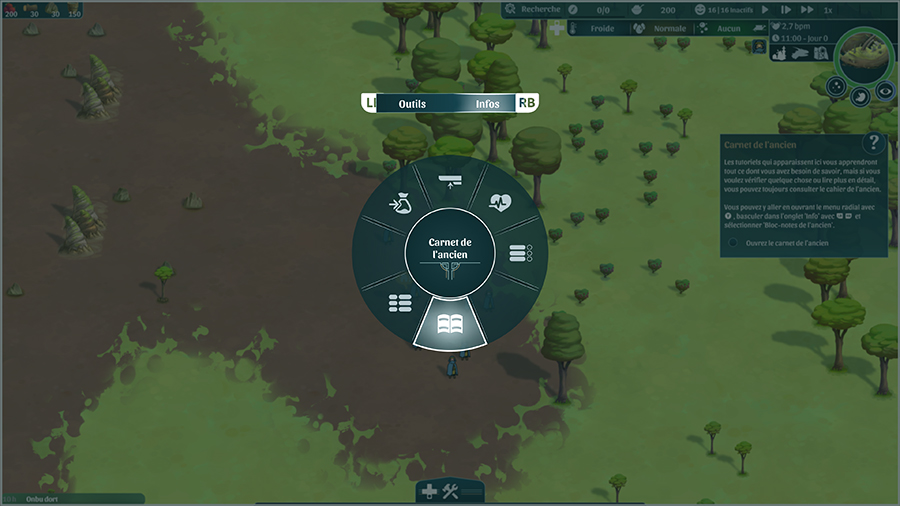Select the top bar-with-arrow radial segment
900x506 pixels.
tap(450, 180)
